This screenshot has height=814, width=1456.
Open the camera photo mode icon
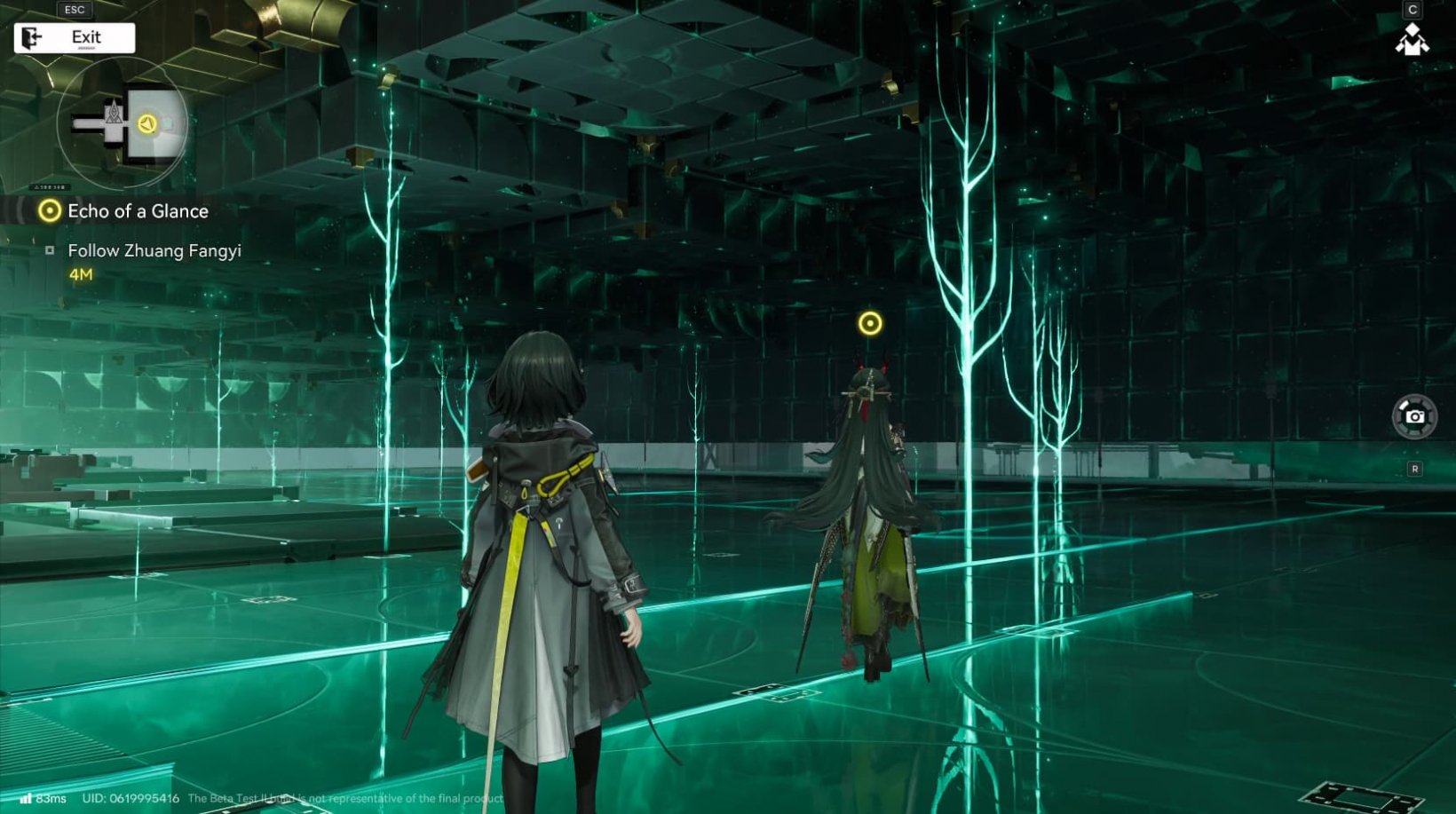pyautogui.click(x=1414, y=416)
